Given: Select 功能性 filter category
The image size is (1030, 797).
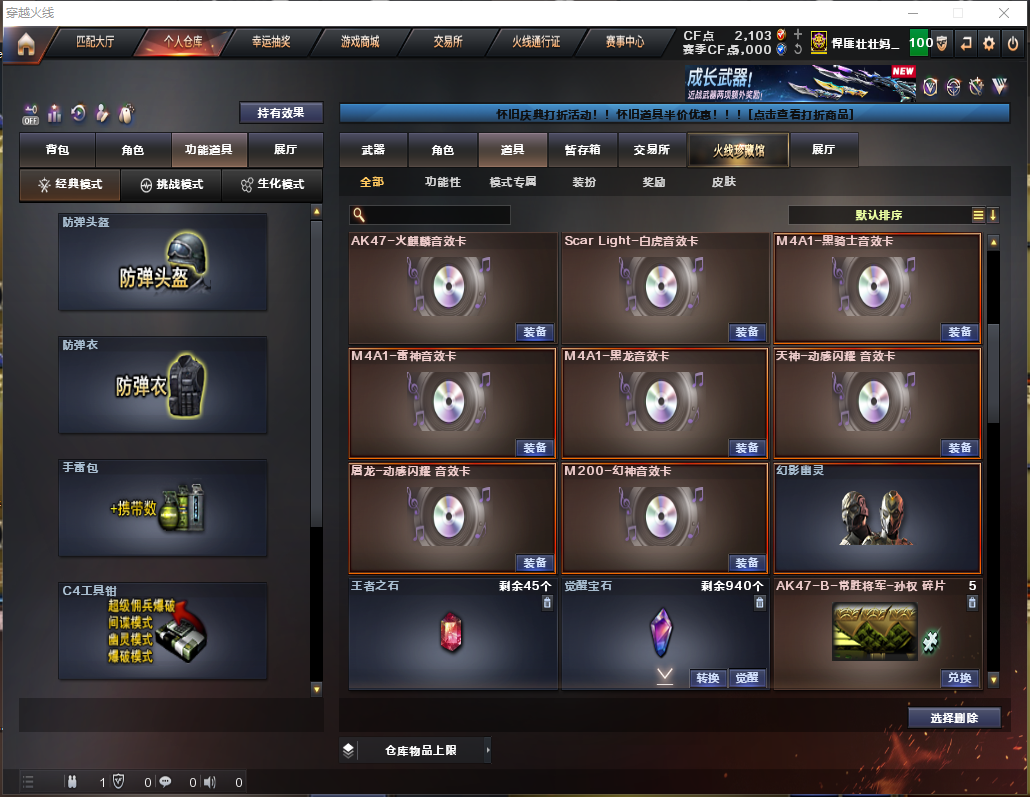Looking at the screenshot, I should pos(442,182).
